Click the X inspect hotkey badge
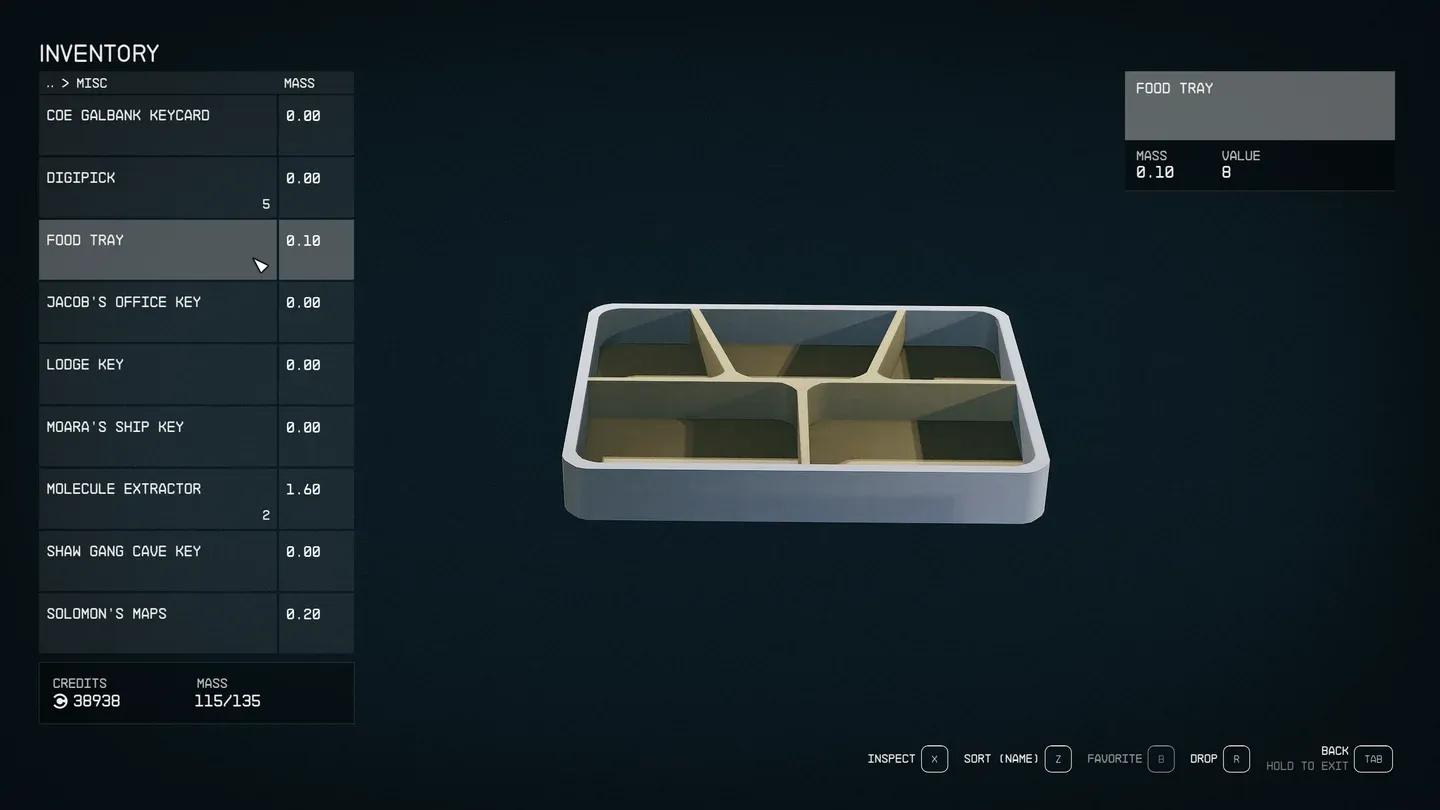This screenshot has width=1440, height=810. point(934,758)
